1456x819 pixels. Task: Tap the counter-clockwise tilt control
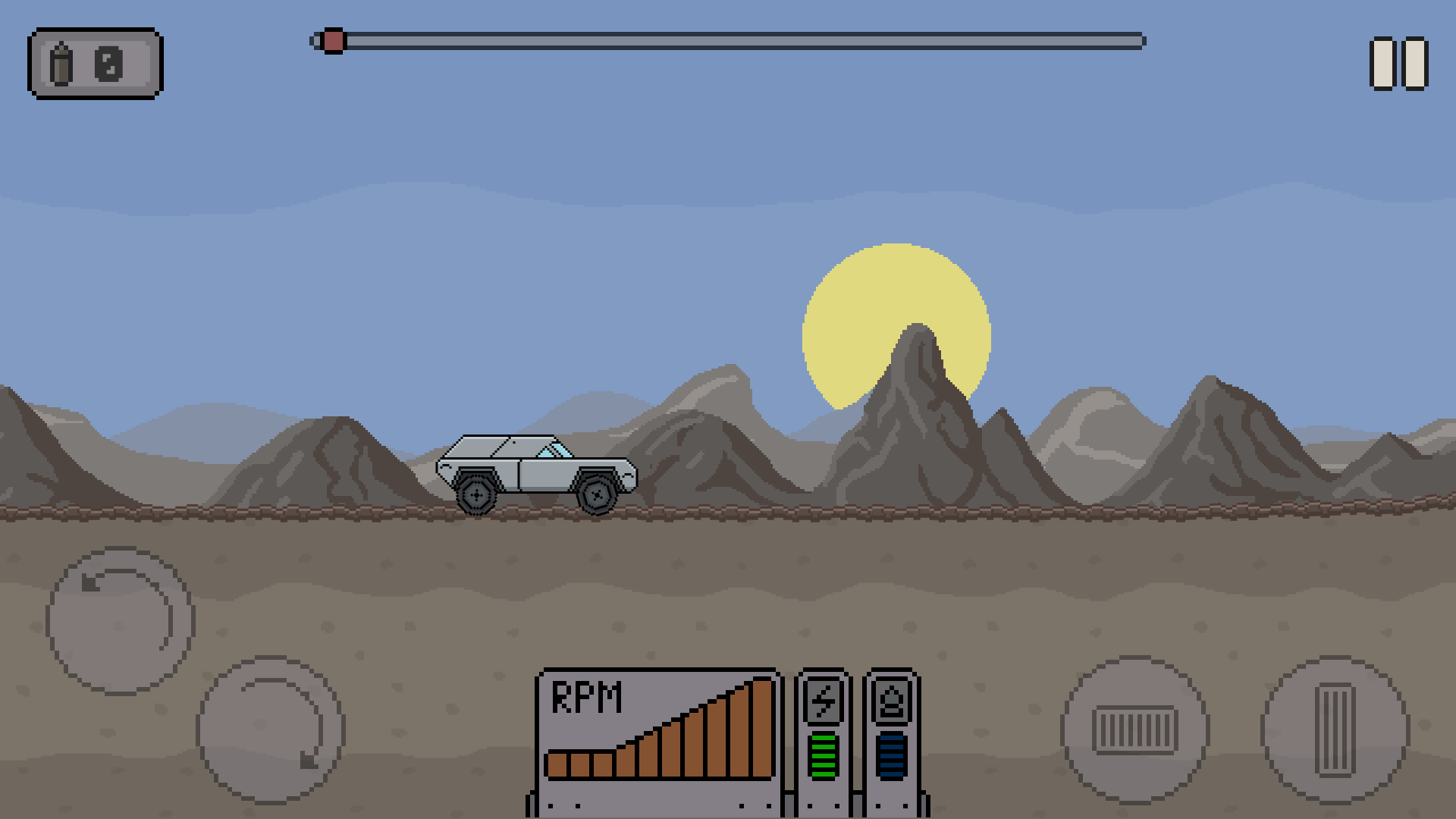[121, 620]
